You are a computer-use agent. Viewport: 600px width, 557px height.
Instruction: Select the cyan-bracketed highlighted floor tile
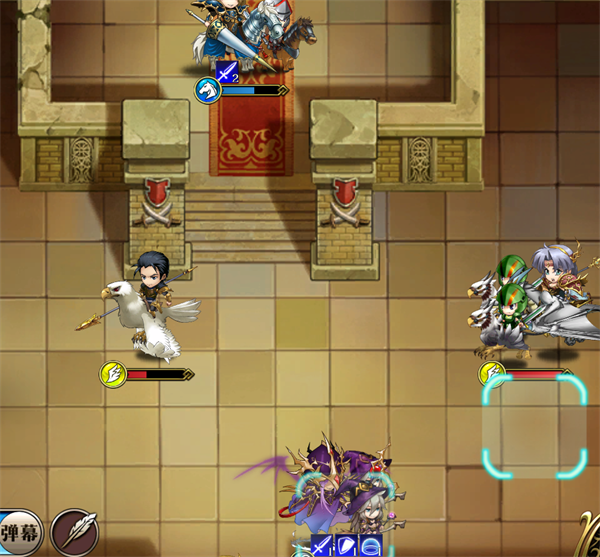click(x=534, y=427)
